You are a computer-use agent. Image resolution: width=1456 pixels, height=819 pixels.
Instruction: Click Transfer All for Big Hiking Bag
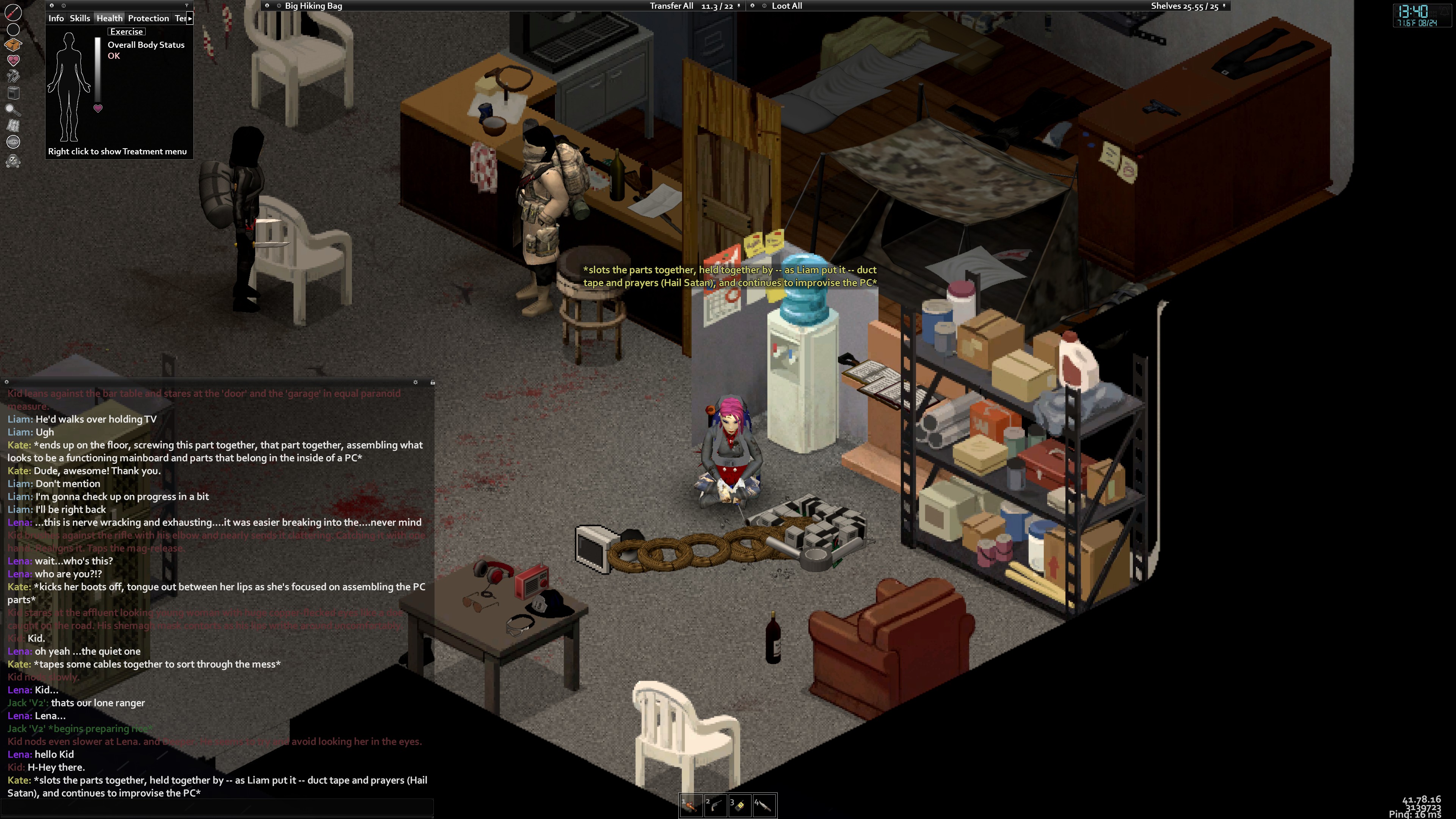pos(671,6)
